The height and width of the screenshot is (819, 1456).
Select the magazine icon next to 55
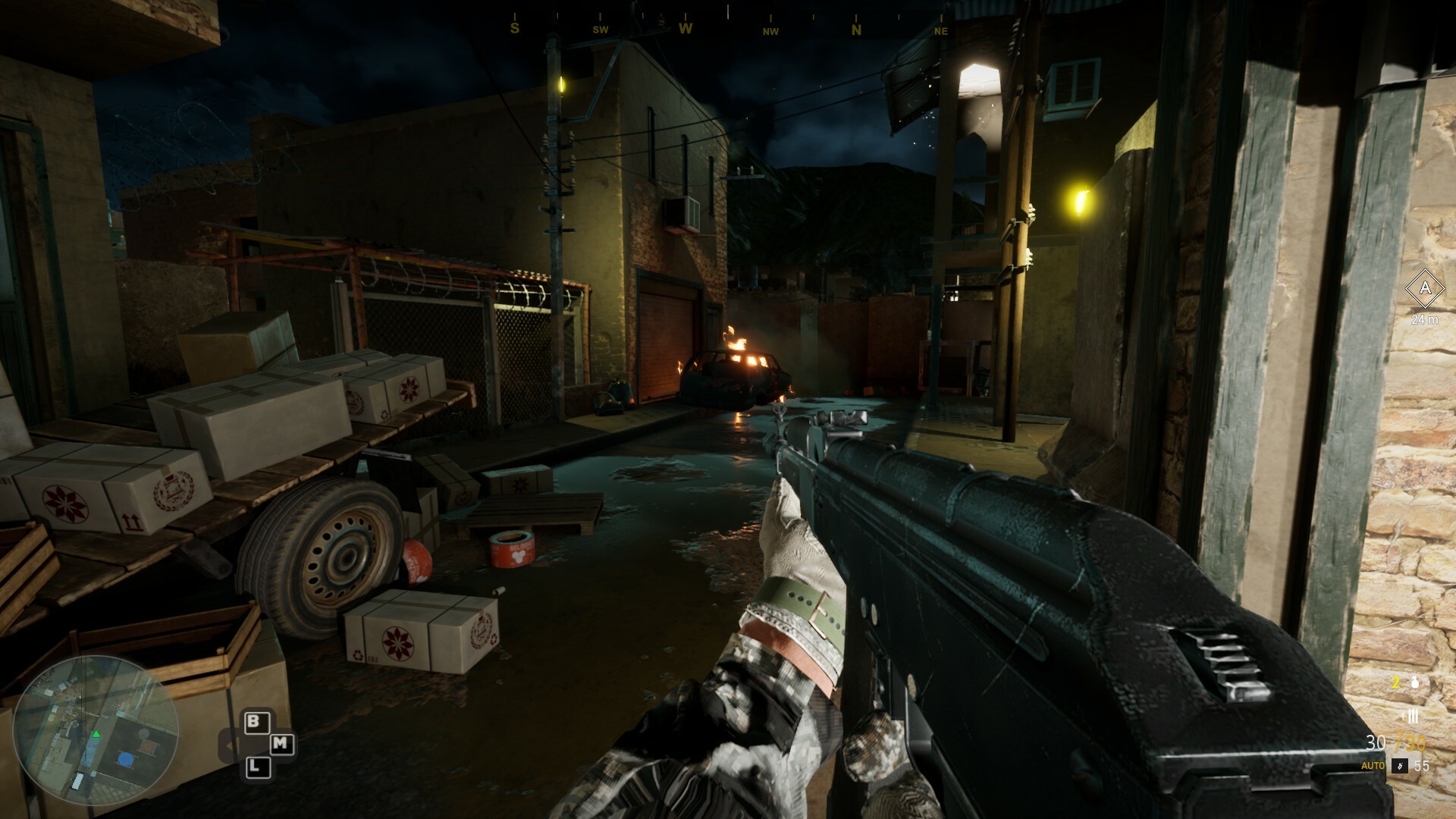click(x=1400, y=766)
